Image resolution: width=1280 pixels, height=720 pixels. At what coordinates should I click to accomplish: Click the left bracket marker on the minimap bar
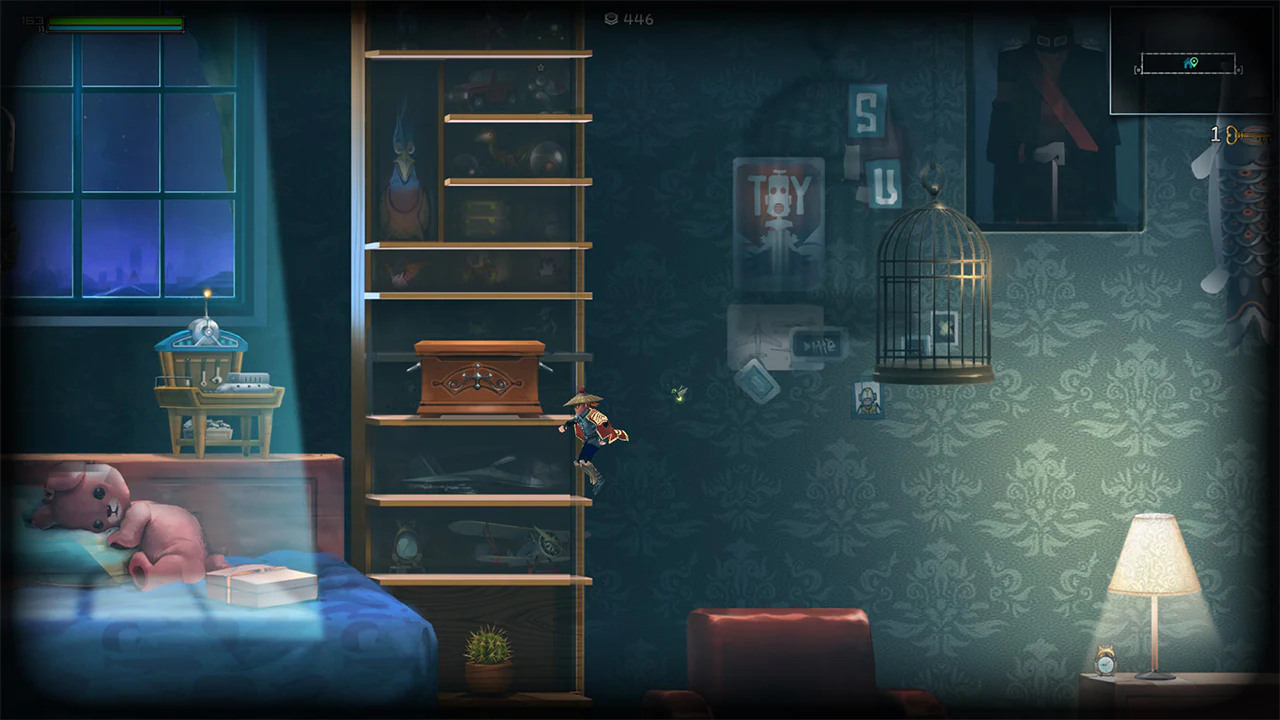tap(1139, 69)
